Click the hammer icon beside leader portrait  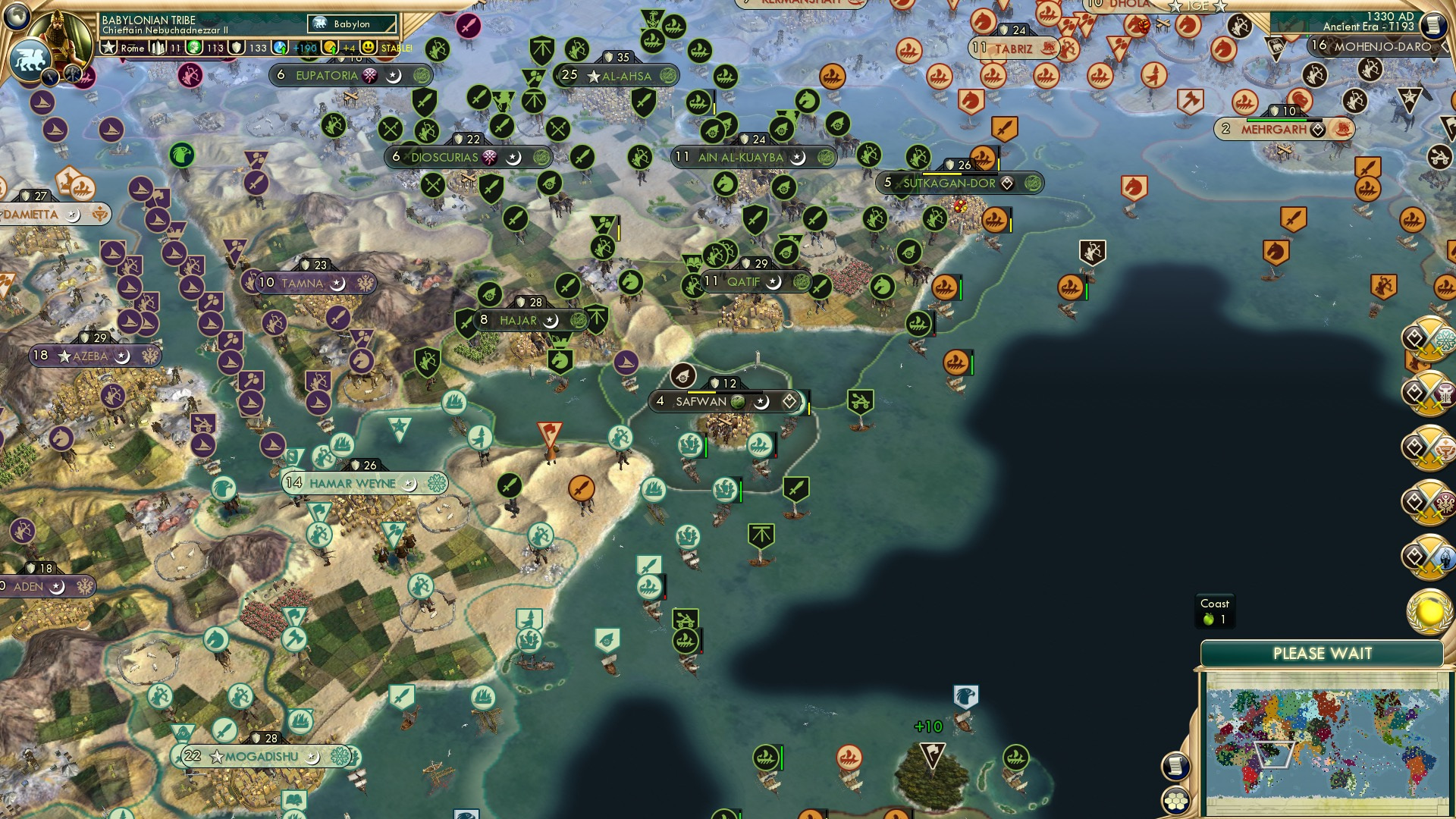click(x=72, y=76)
